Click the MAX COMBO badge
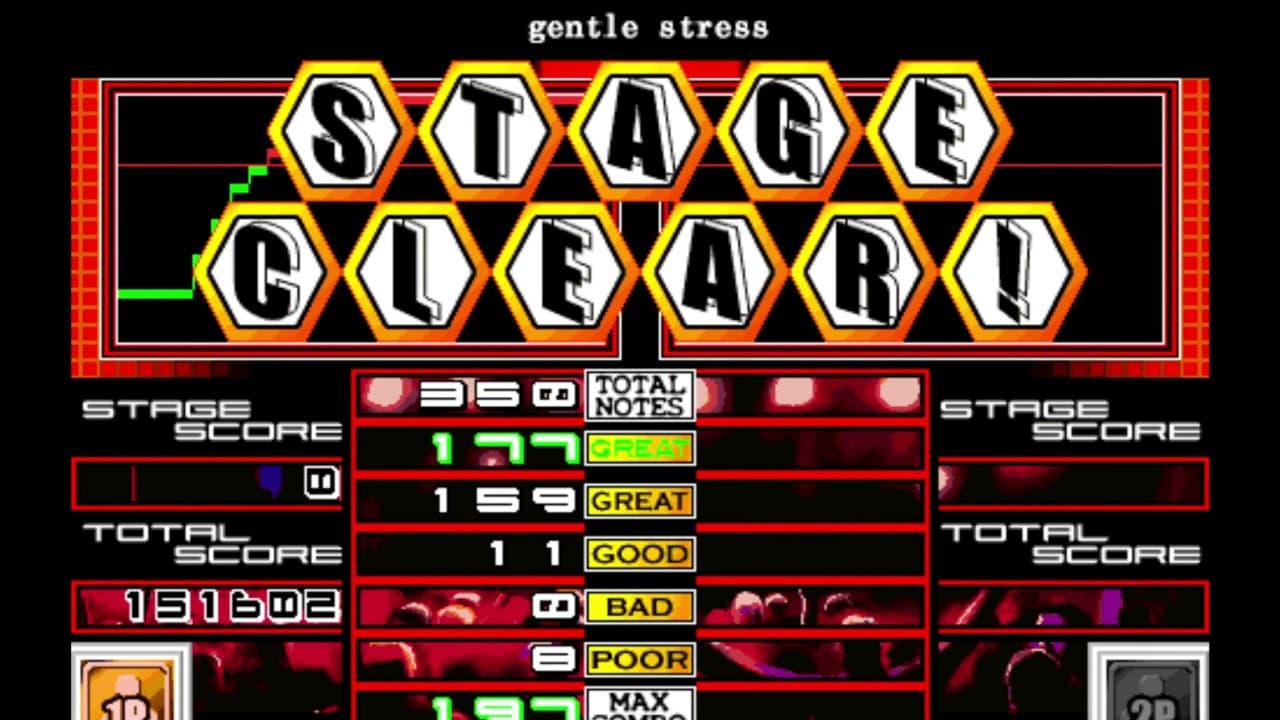 pos(639,705)
